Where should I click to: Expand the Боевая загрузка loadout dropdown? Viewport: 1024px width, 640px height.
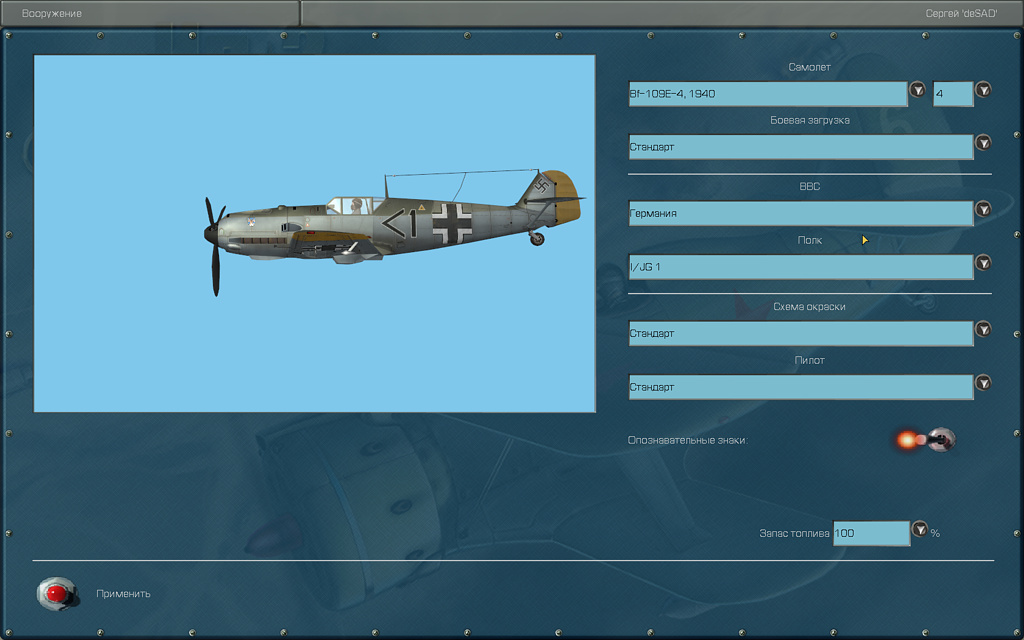[983, 143]
